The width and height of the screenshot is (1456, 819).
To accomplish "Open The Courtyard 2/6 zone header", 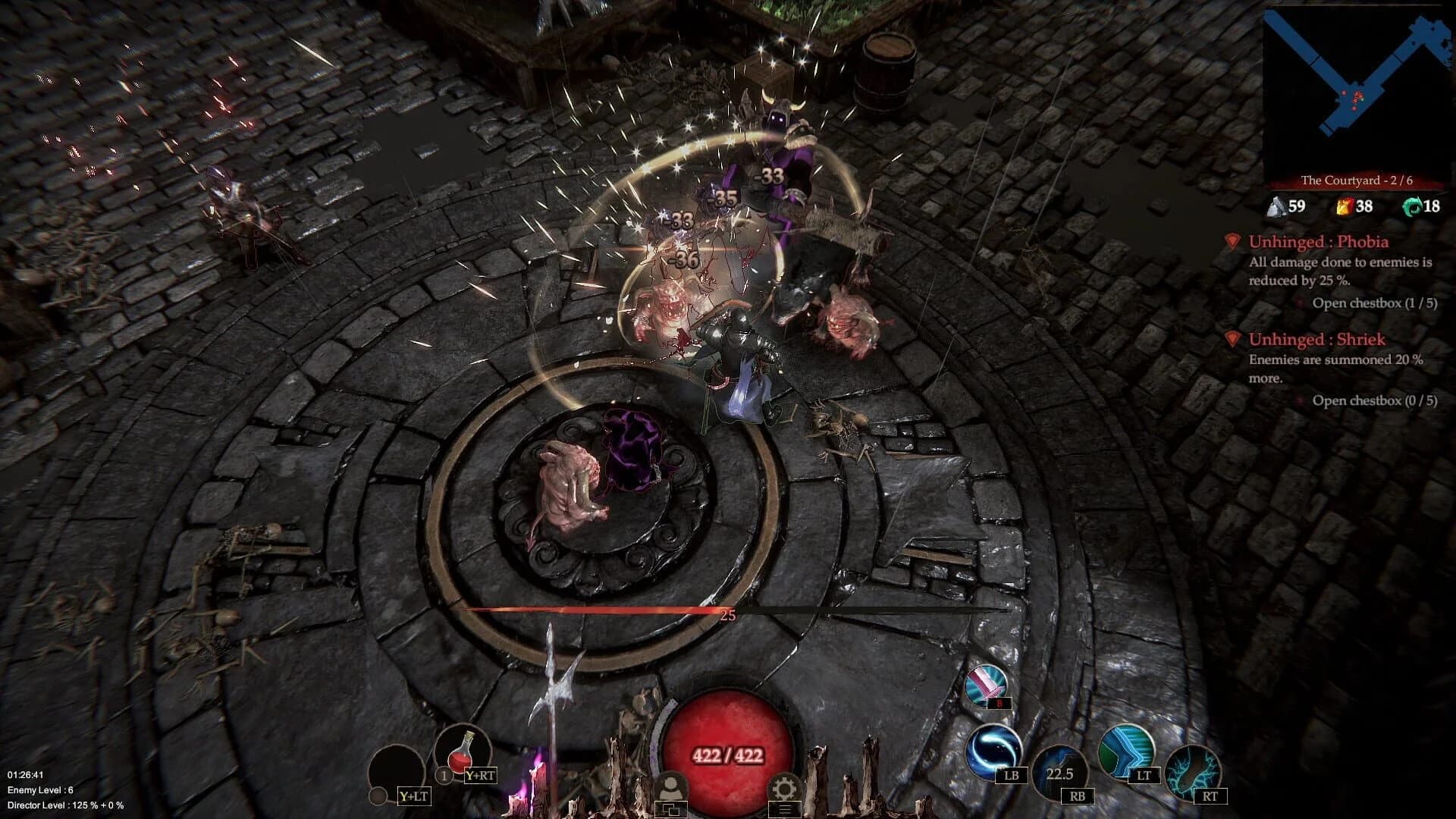I will 1357,182.
